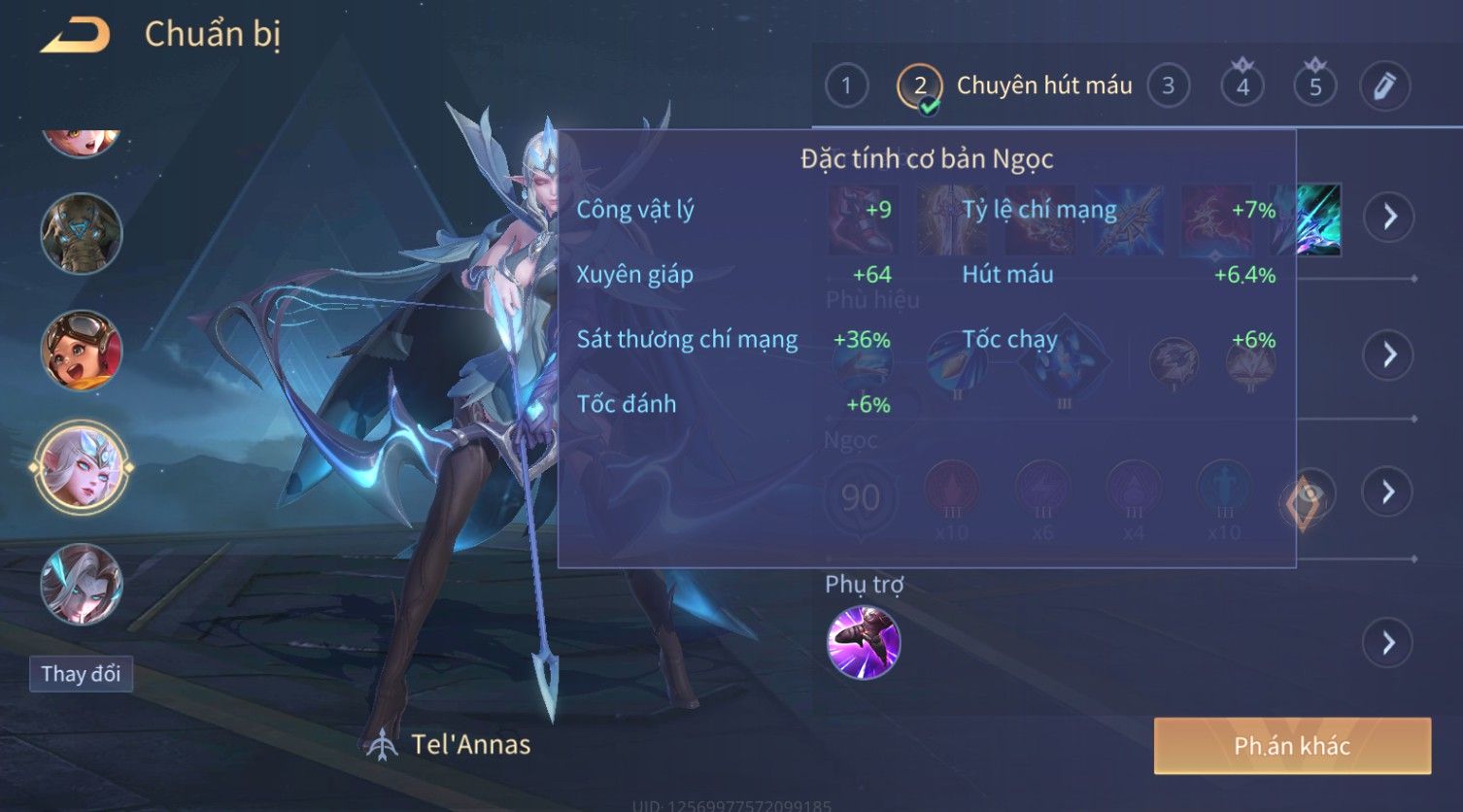Screen dimensions: 1463x812
Task: Go back using the return arrow
Action: point(75,36)
